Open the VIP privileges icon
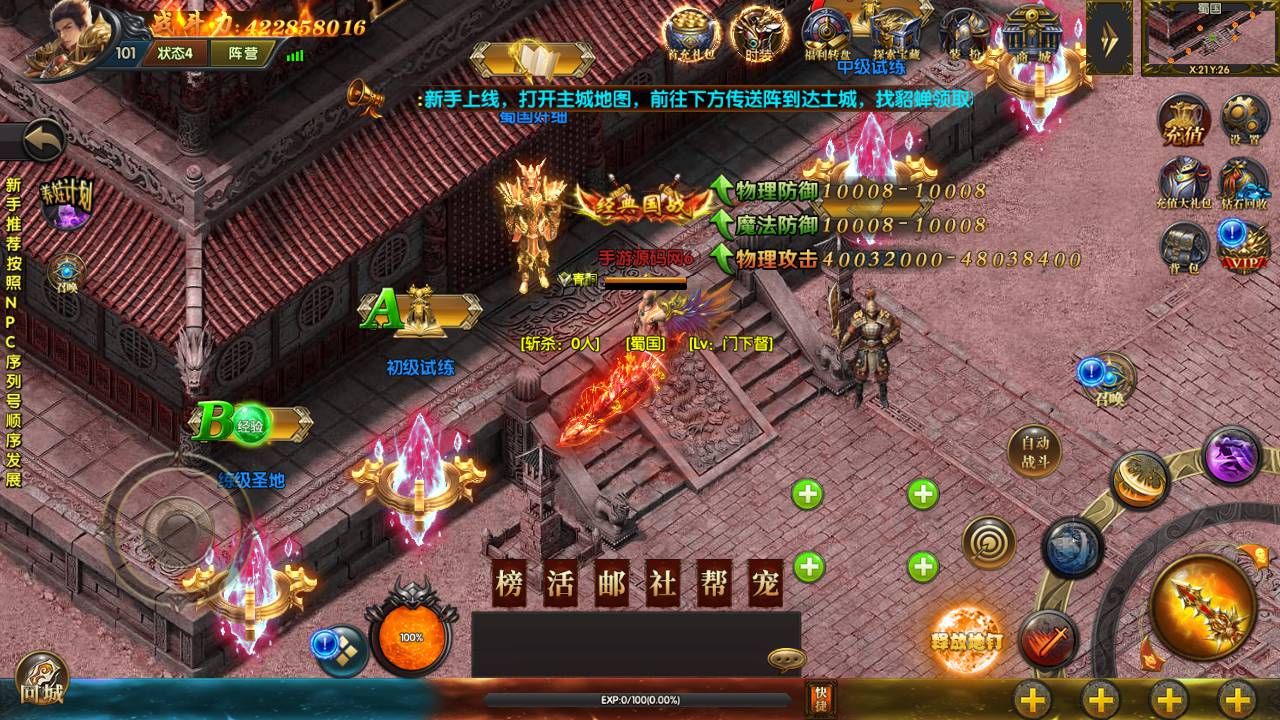 coord(1243,246)
